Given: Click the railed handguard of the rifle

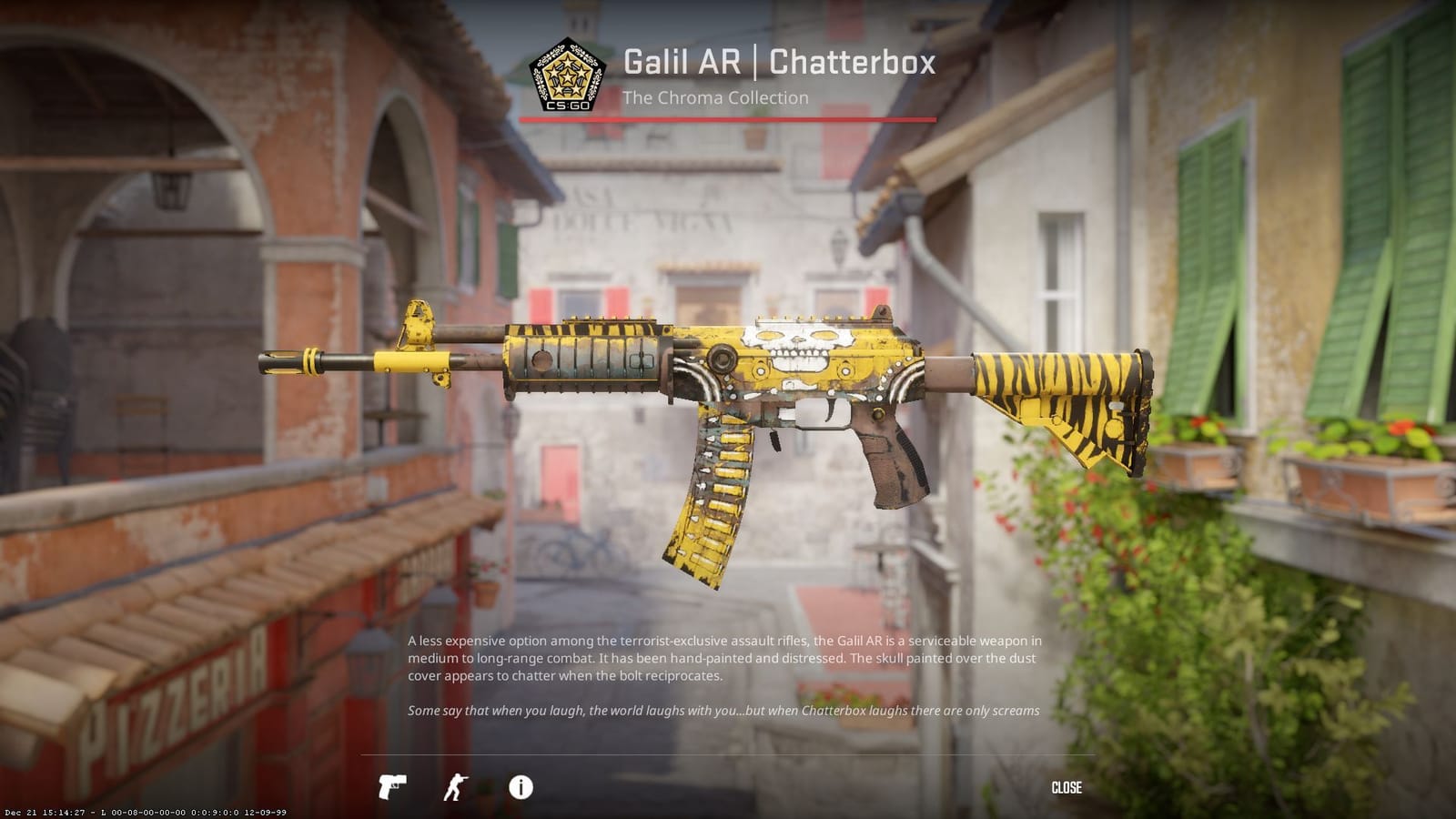Looking at the screenshot, I should (x=582, y=359).
